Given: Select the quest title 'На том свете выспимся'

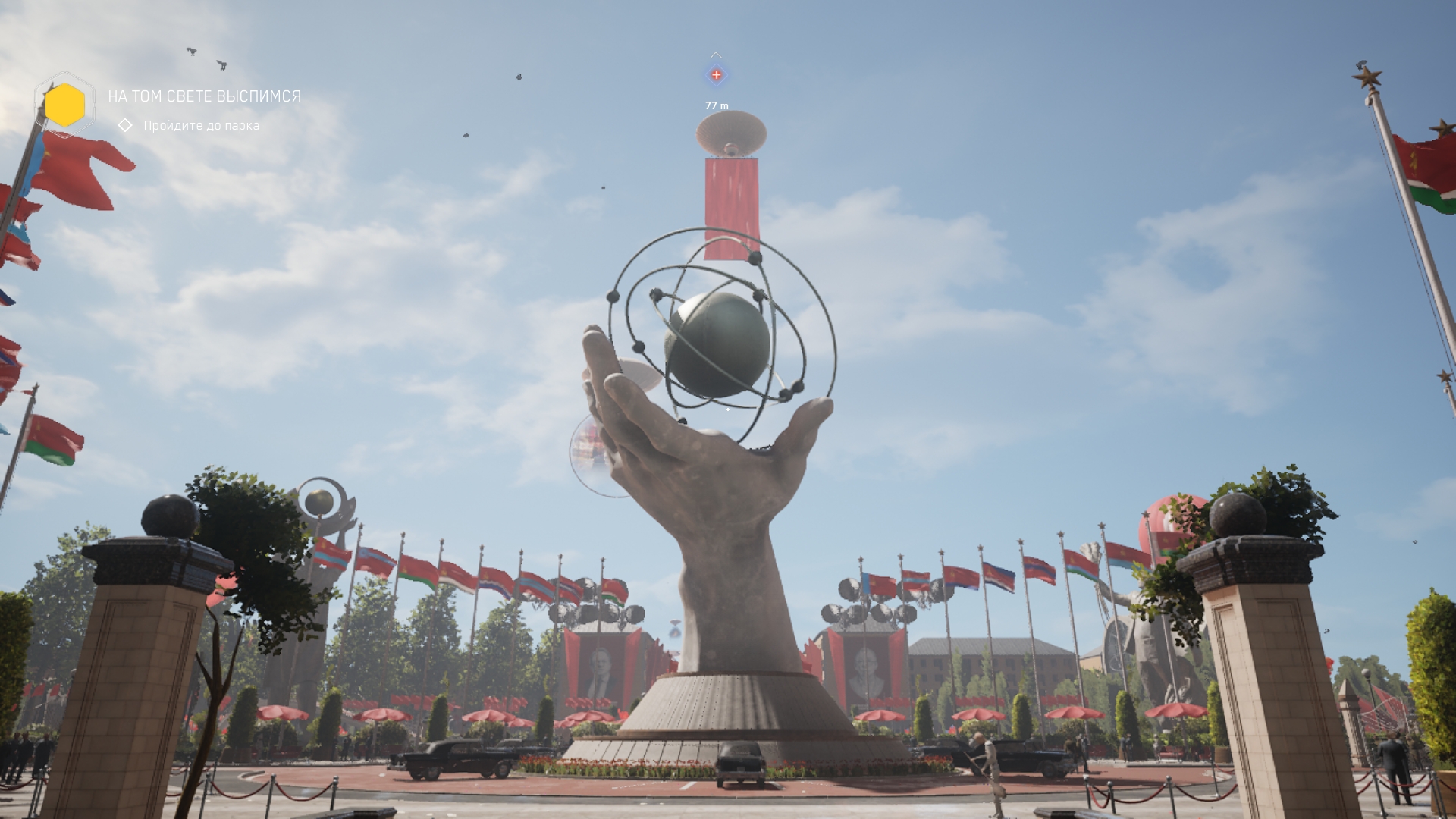Looking at the screenshot, I should [204, 96].
